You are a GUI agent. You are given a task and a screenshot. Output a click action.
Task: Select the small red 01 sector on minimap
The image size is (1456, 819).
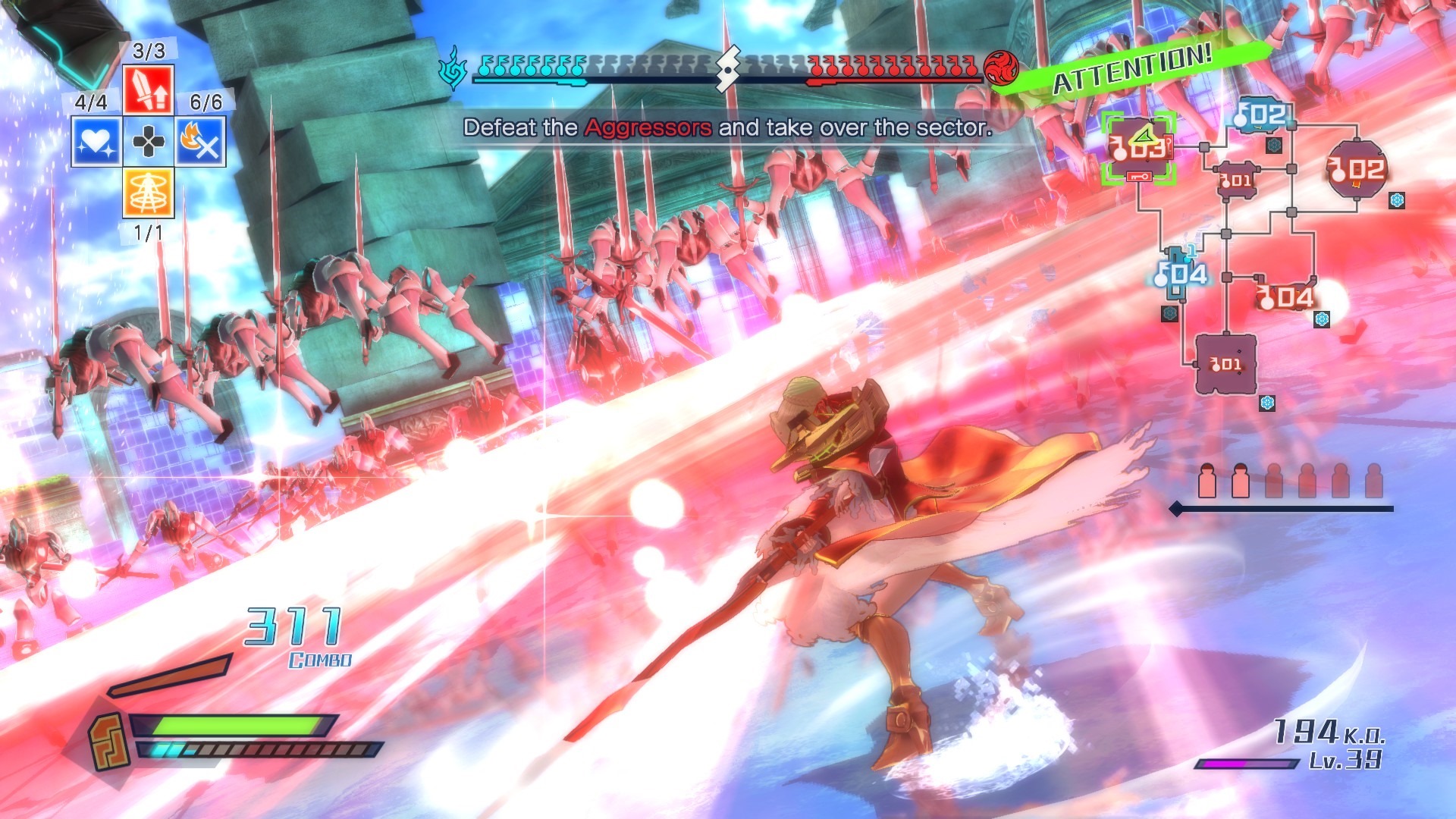[1236, 180]
